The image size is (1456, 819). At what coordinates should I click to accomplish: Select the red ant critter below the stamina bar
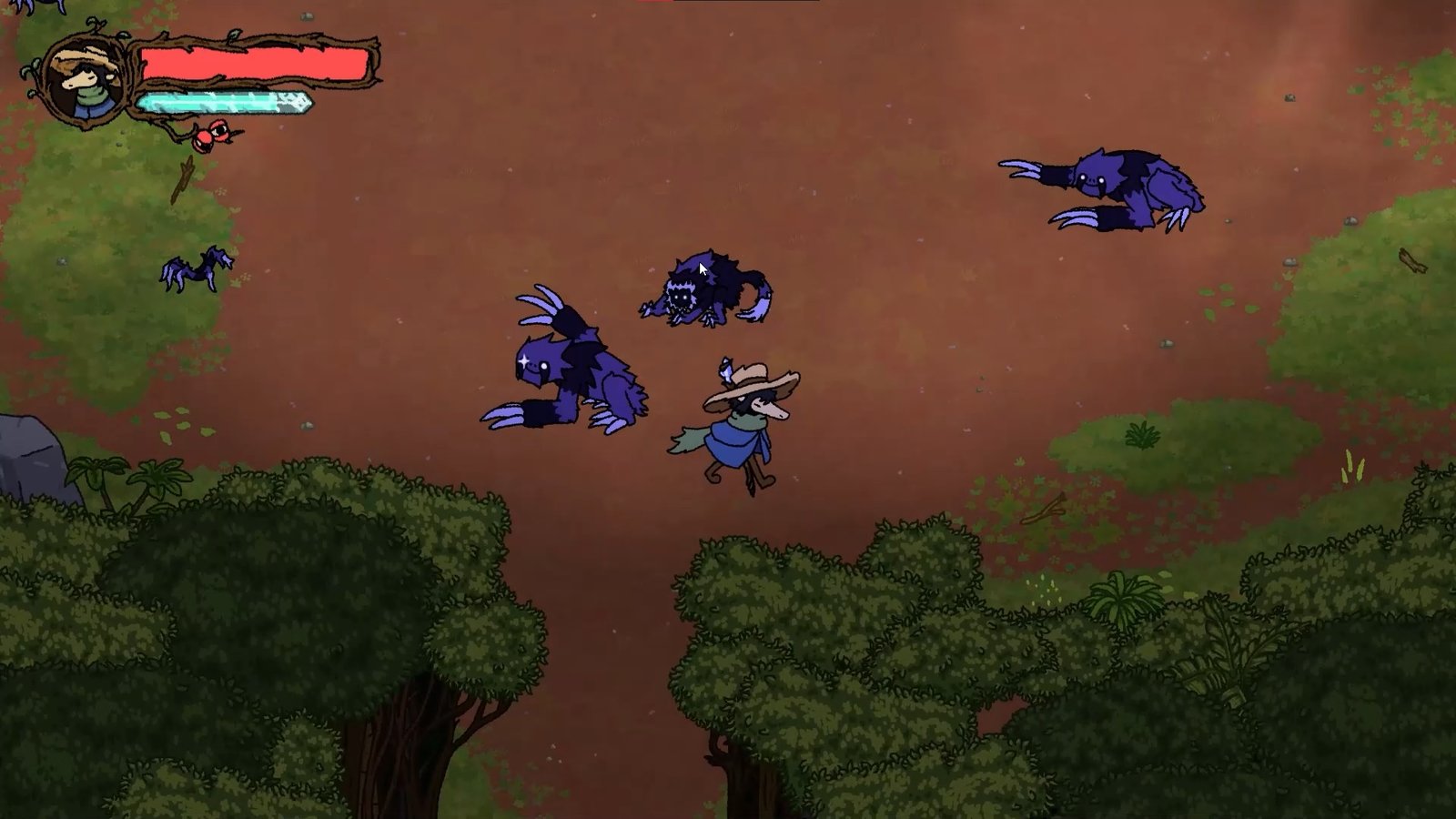click(x=215, y=133)
